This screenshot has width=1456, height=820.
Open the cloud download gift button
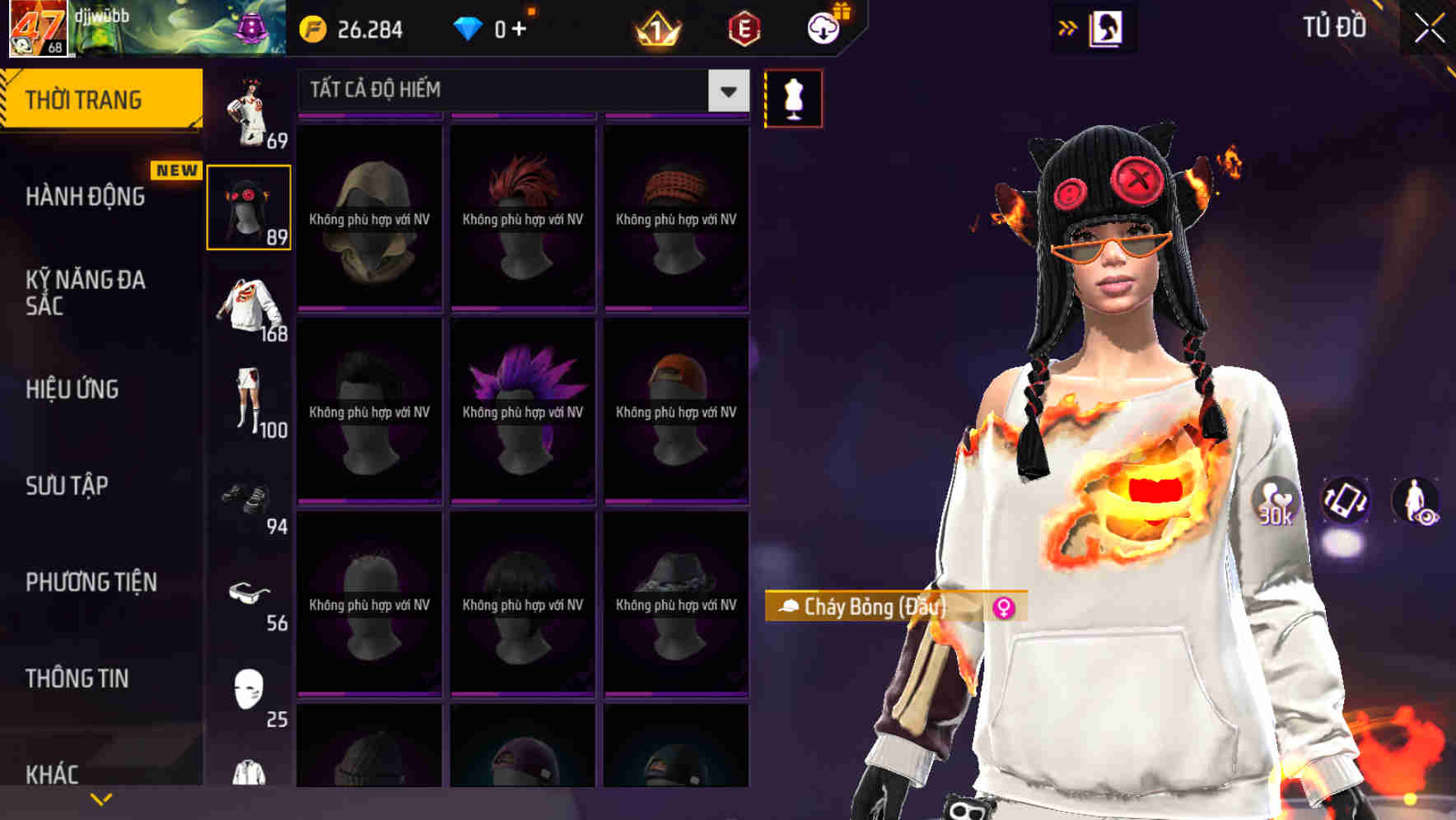pos(822,27)
